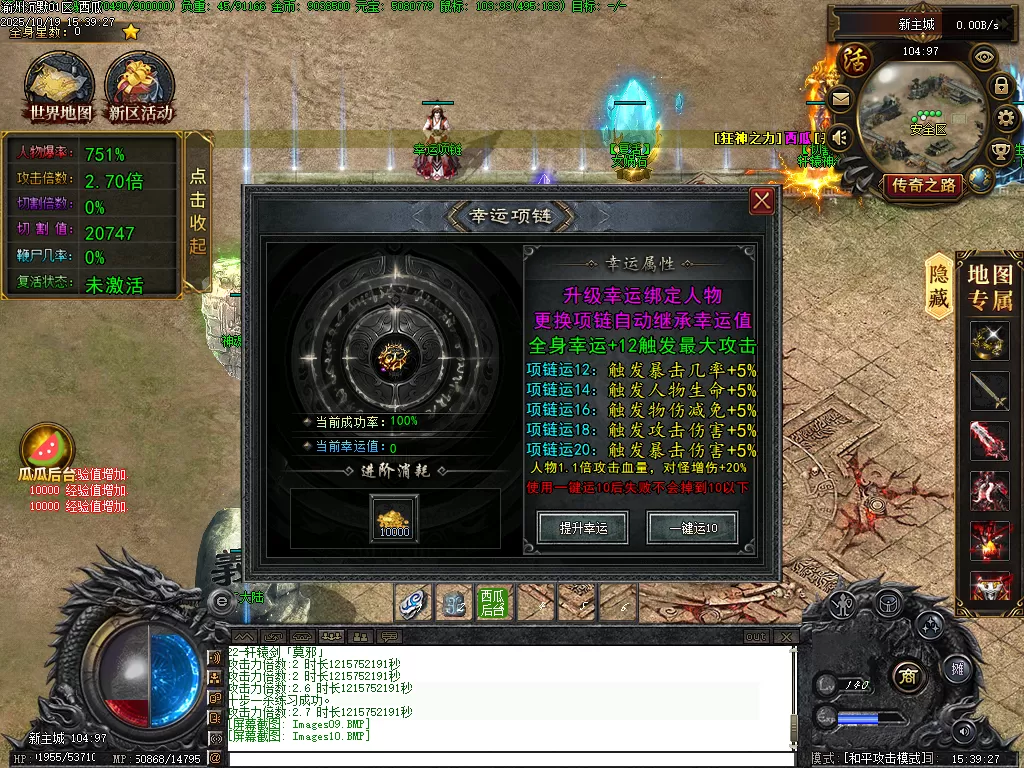Open the 商 shop button
This screenshot has height=768, width=1024.
(907, 672)
